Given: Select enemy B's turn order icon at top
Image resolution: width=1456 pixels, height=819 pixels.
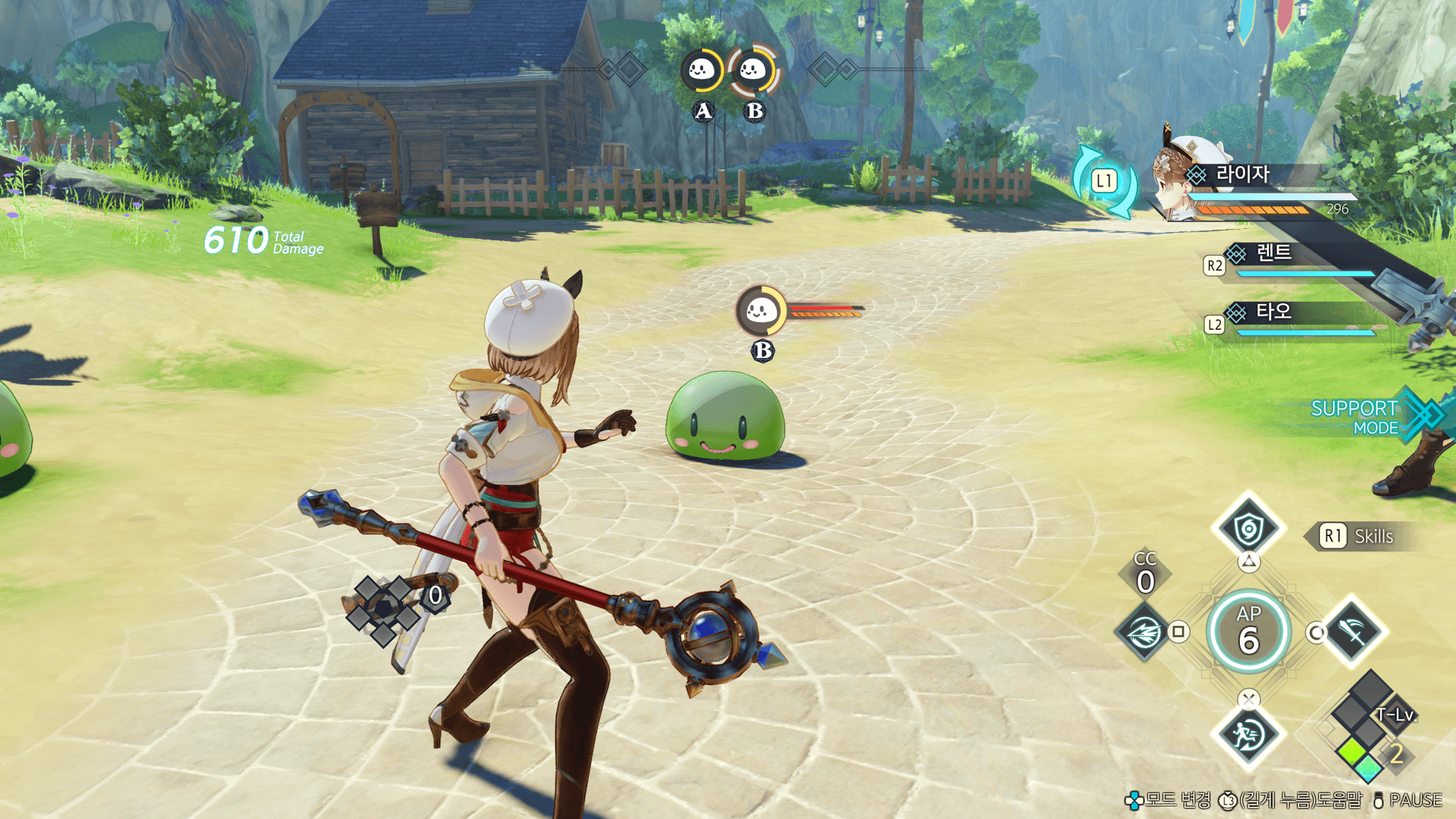Looking at the screenshot, I should [753, 71].
